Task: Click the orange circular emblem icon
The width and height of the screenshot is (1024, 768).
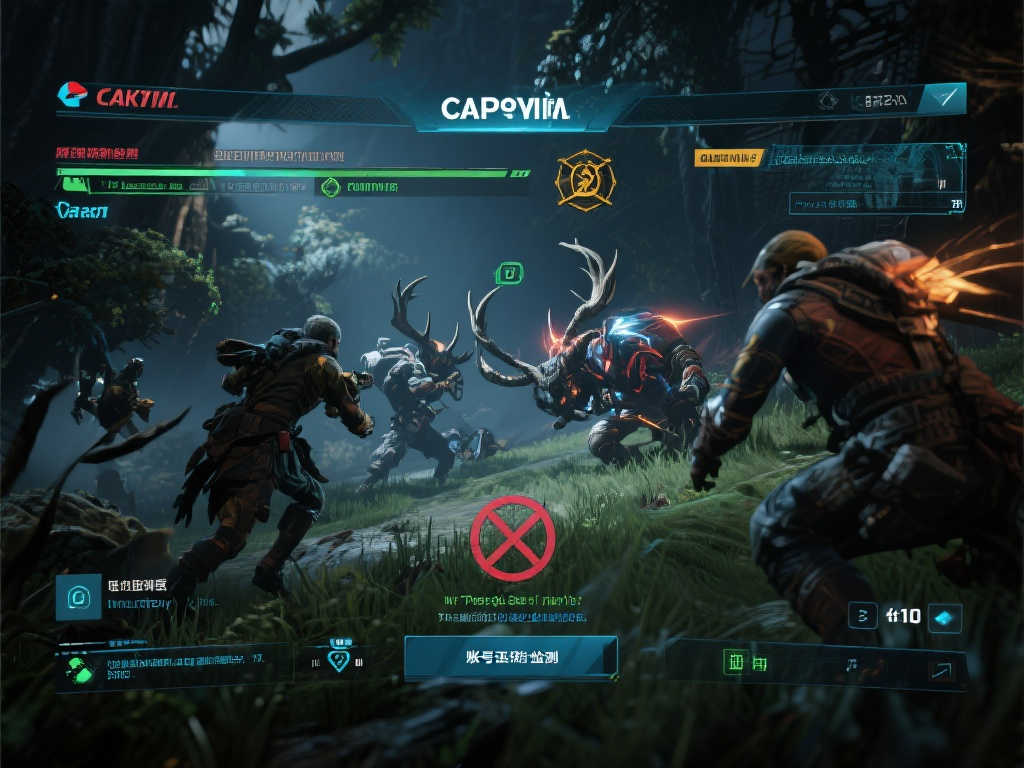Action: point(583,180)
